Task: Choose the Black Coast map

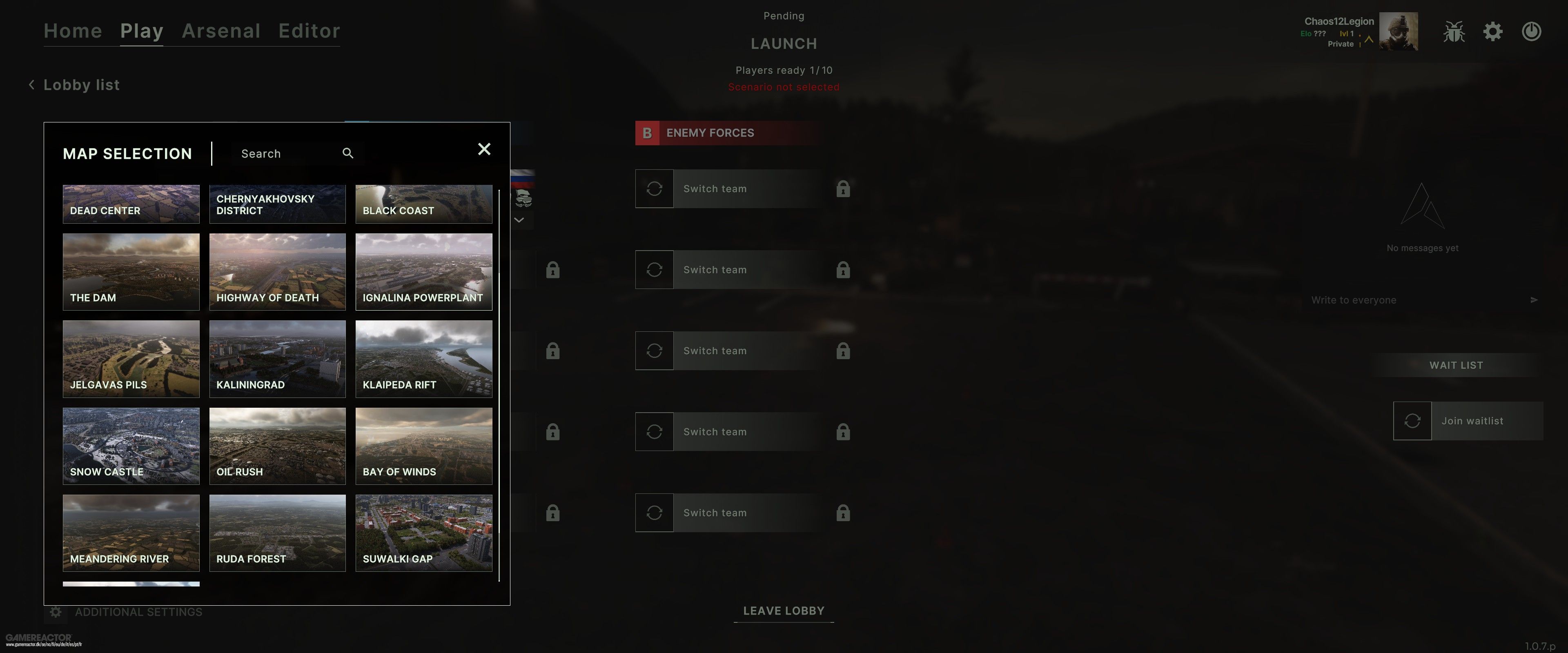Action: click(x=424, y=204)
